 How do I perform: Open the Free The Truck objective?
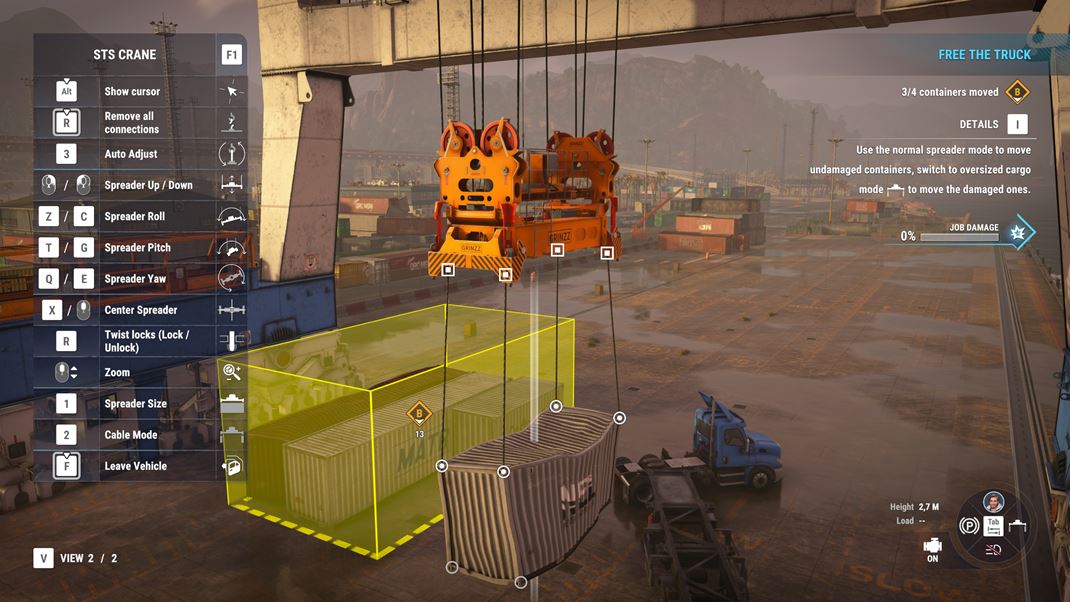[x=984, y=55]
